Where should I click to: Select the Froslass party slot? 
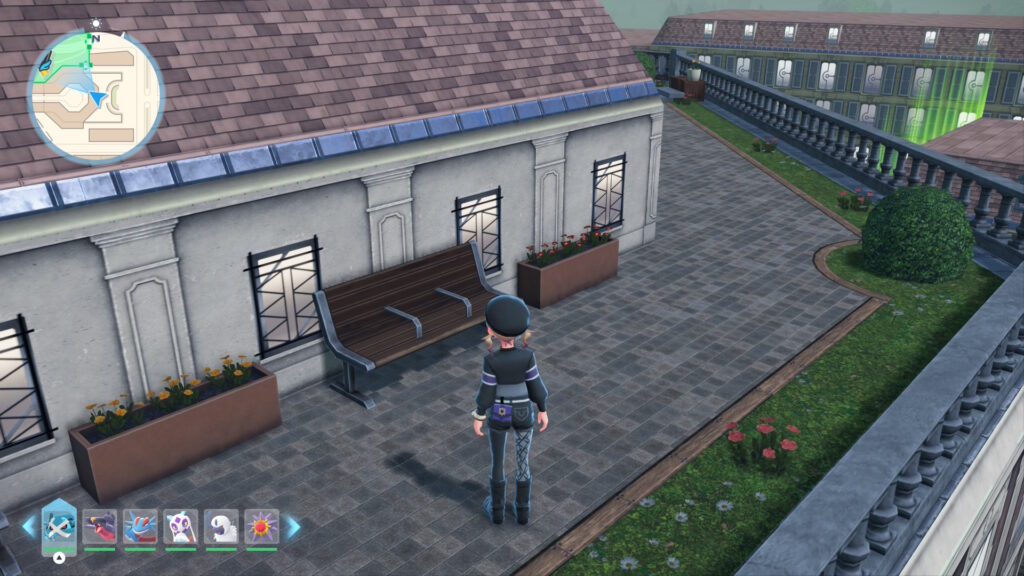pos(181,526)
